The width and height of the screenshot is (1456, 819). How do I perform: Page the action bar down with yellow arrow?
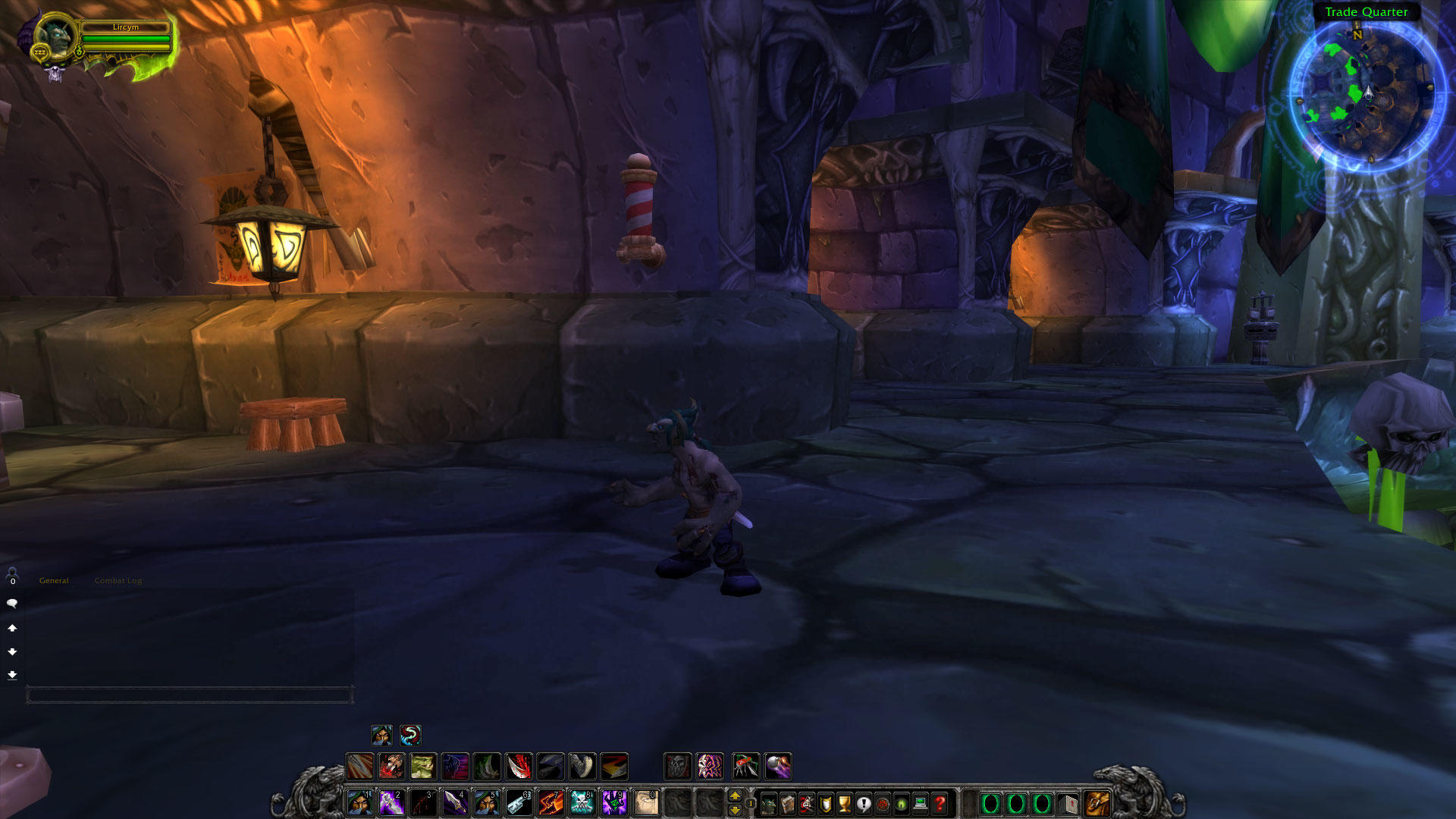tap(735, 811)
